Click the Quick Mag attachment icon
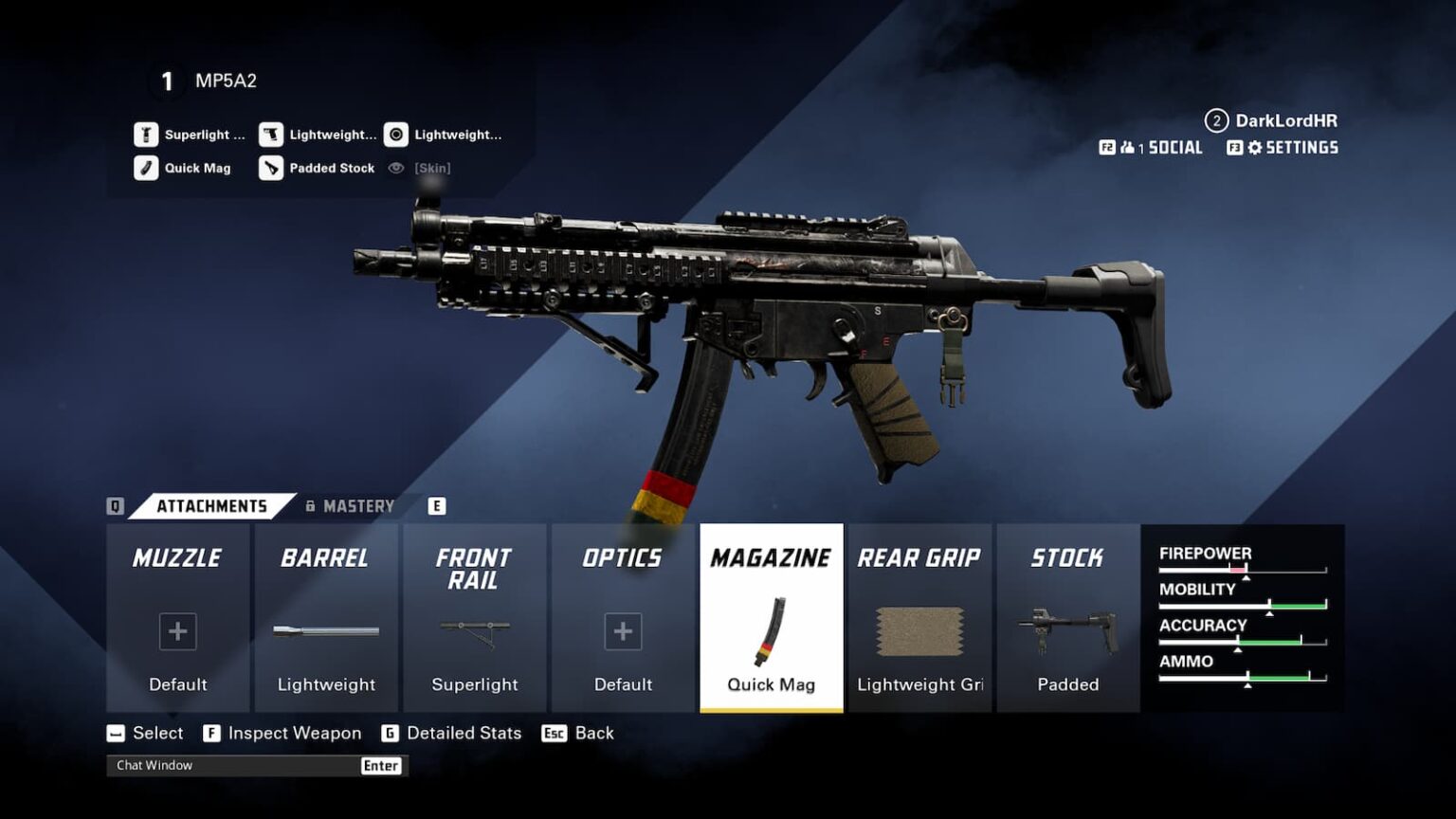1456x819 pixels. click(x=146, y=168)
